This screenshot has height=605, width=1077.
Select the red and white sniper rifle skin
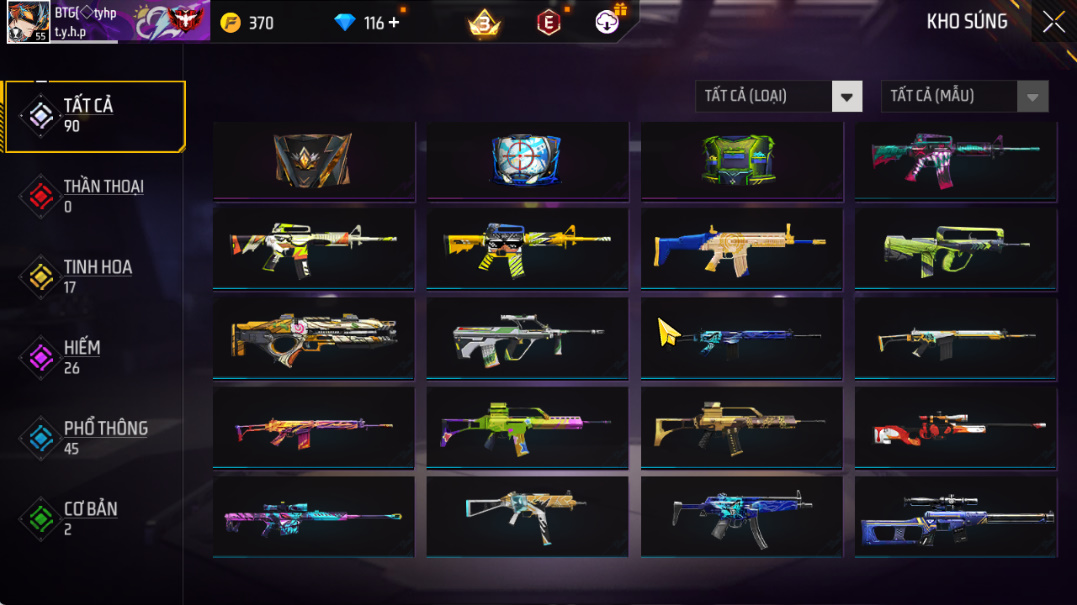[x=955, y=427]
